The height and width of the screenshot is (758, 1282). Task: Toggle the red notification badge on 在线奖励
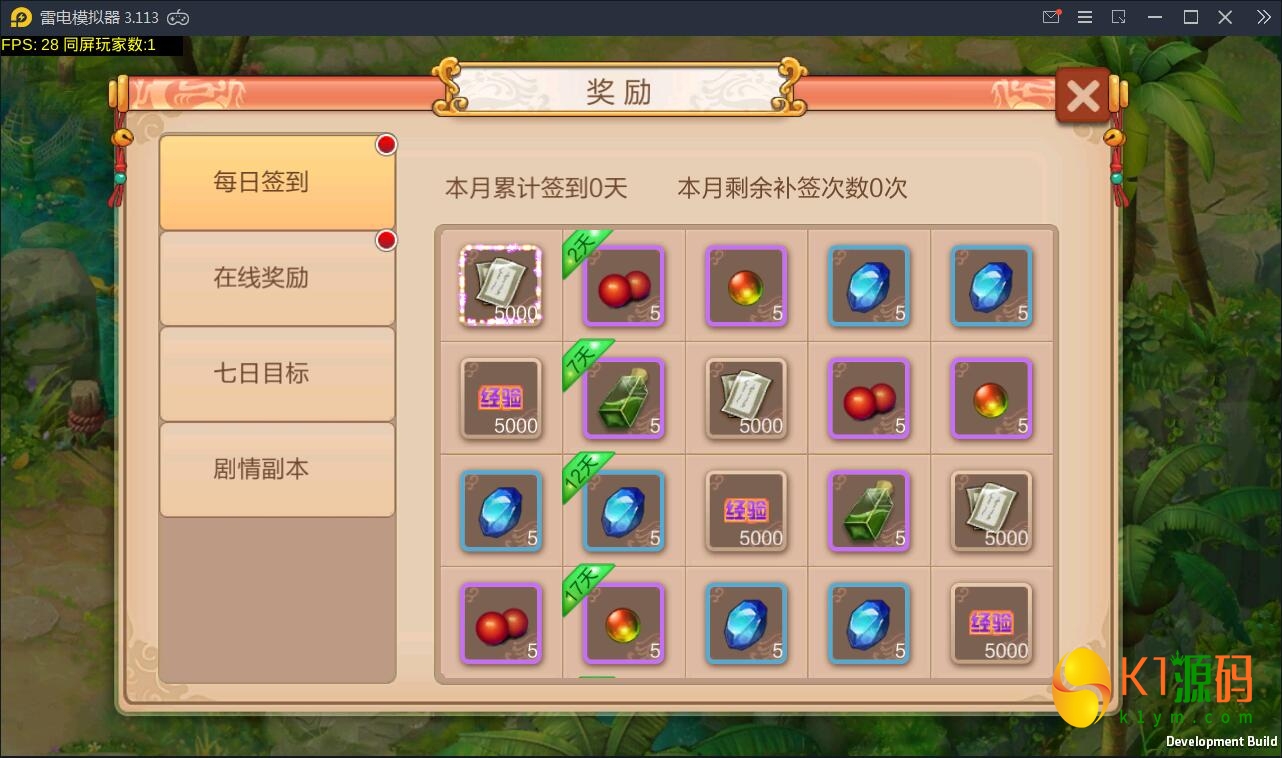click(386, 240)
